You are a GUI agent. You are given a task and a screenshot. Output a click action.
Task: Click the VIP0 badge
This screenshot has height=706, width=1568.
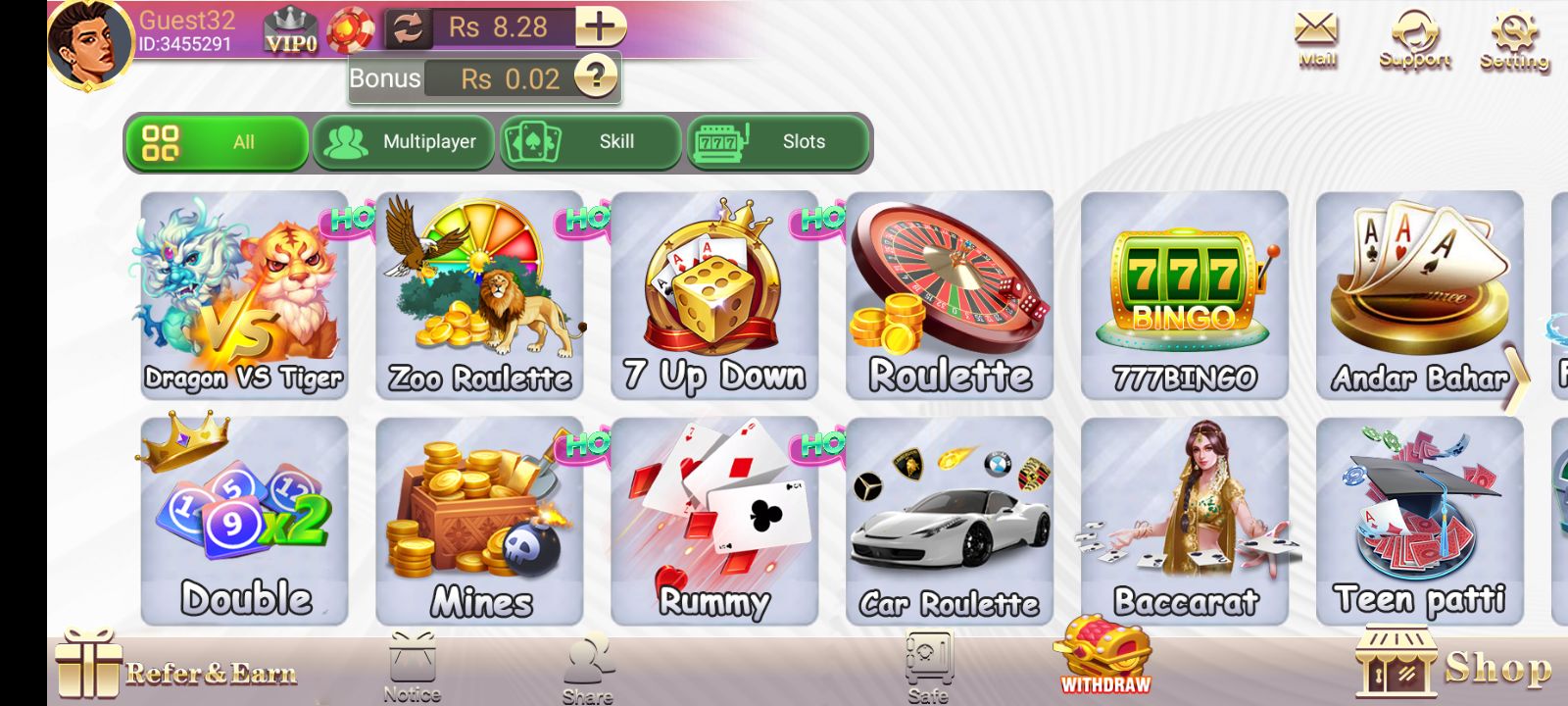[x=289, y=31]
